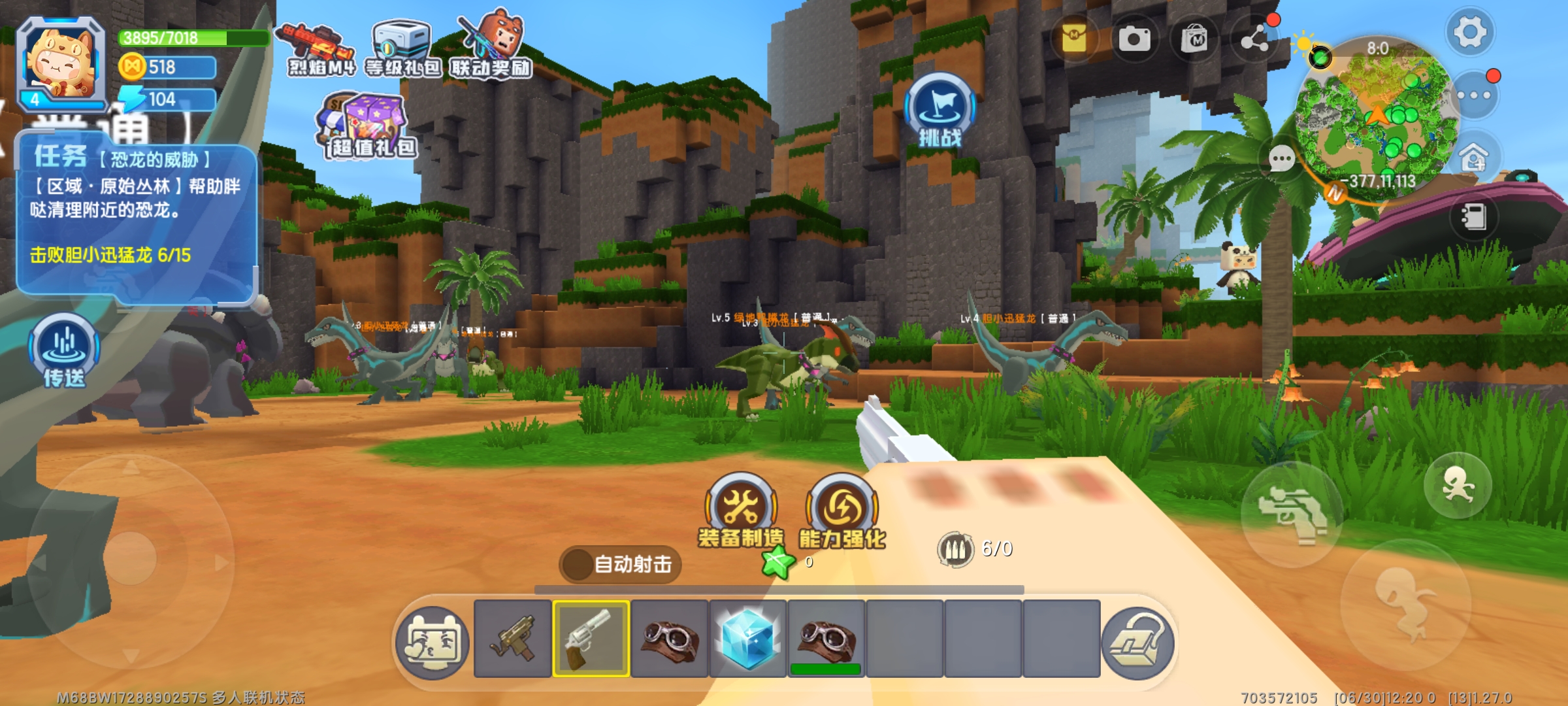
Task: Select the submachine gun hotbar slot
Action: 512,639
